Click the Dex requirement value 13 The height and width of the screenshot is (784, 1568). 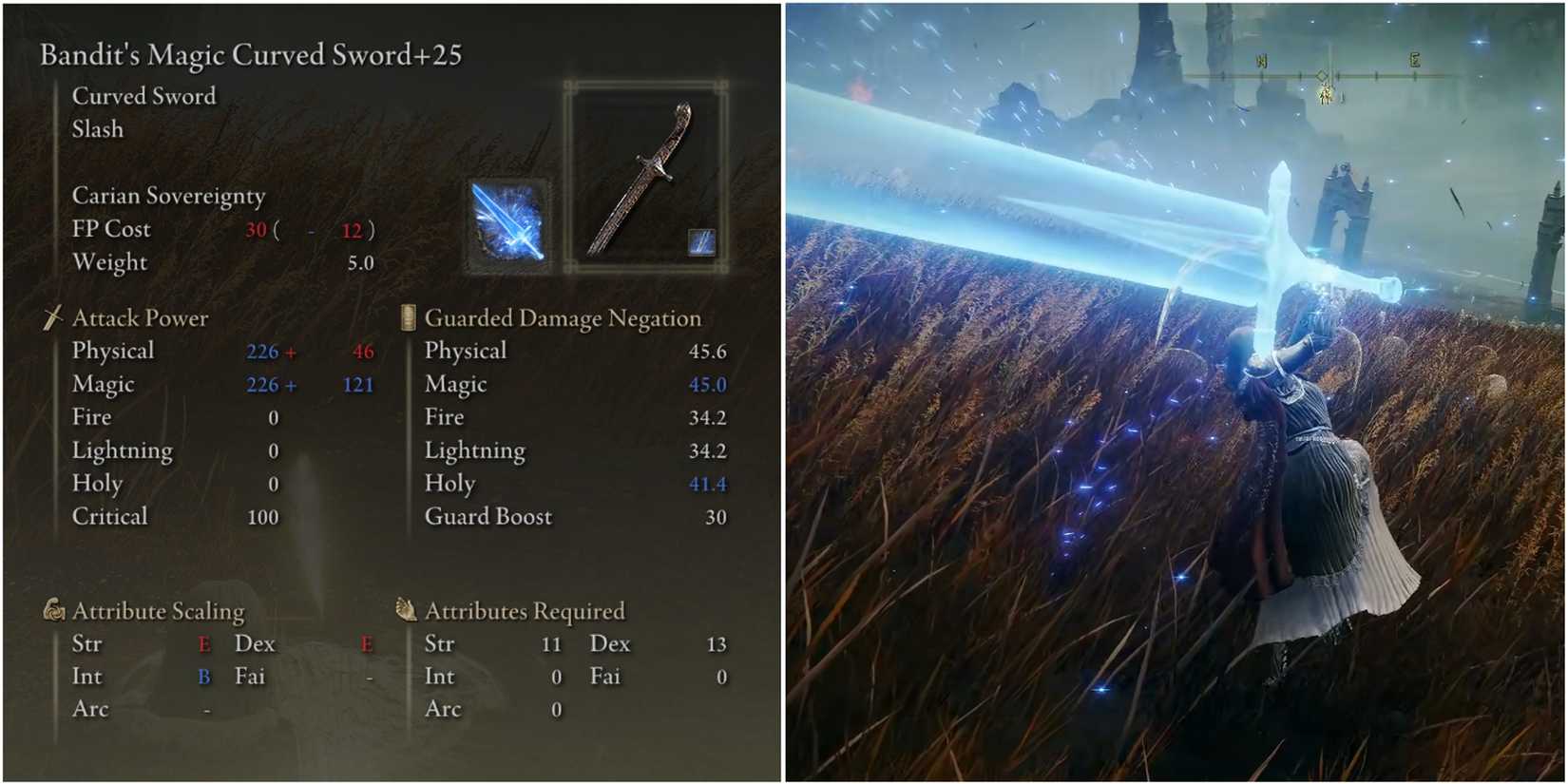[717, 643]
